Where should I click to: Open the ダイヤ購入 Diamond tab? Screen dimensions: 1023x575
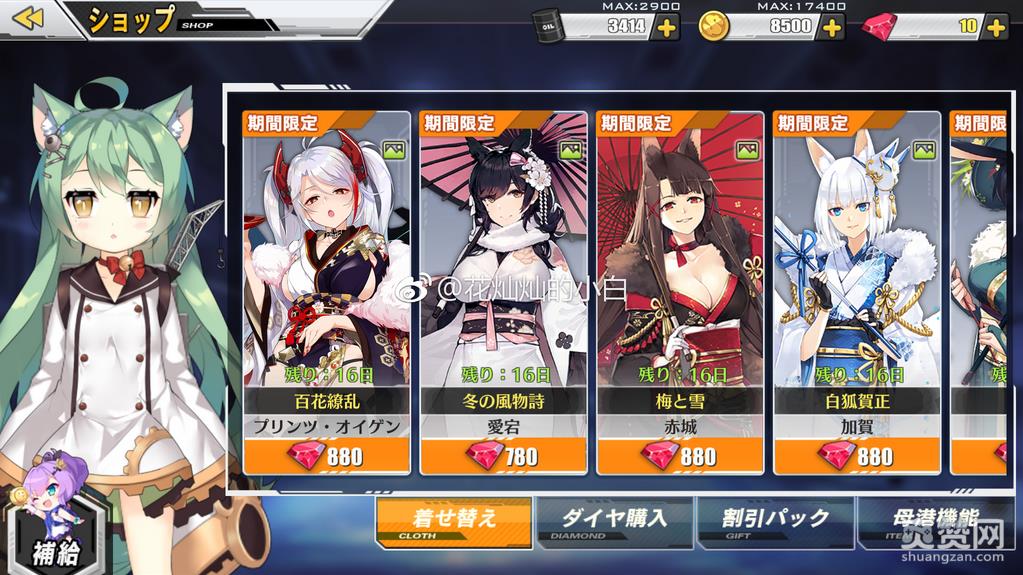tap(612, 520)
